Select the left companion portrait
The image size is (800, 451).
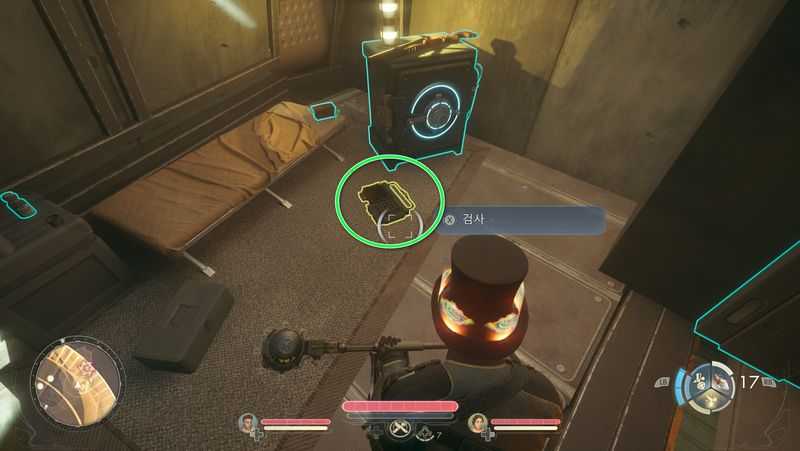(247, 423)
